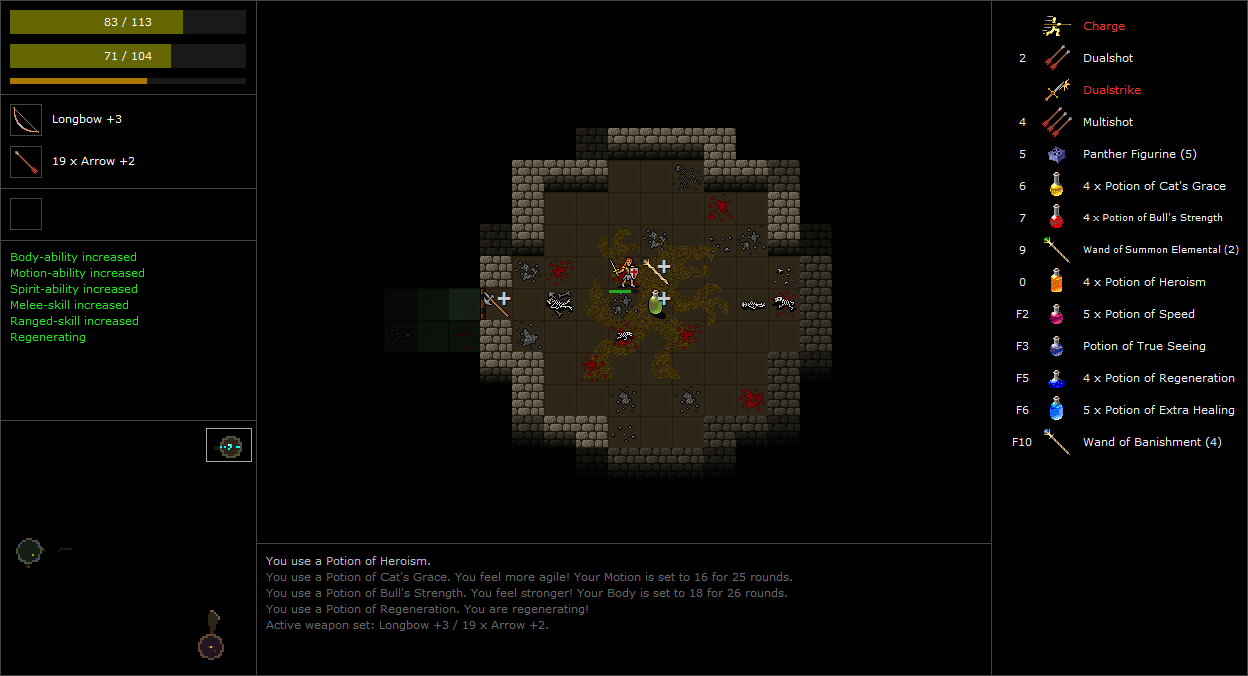
Task: Drink a Potion of Cat's Grace
Action: tap(1153, 186)
